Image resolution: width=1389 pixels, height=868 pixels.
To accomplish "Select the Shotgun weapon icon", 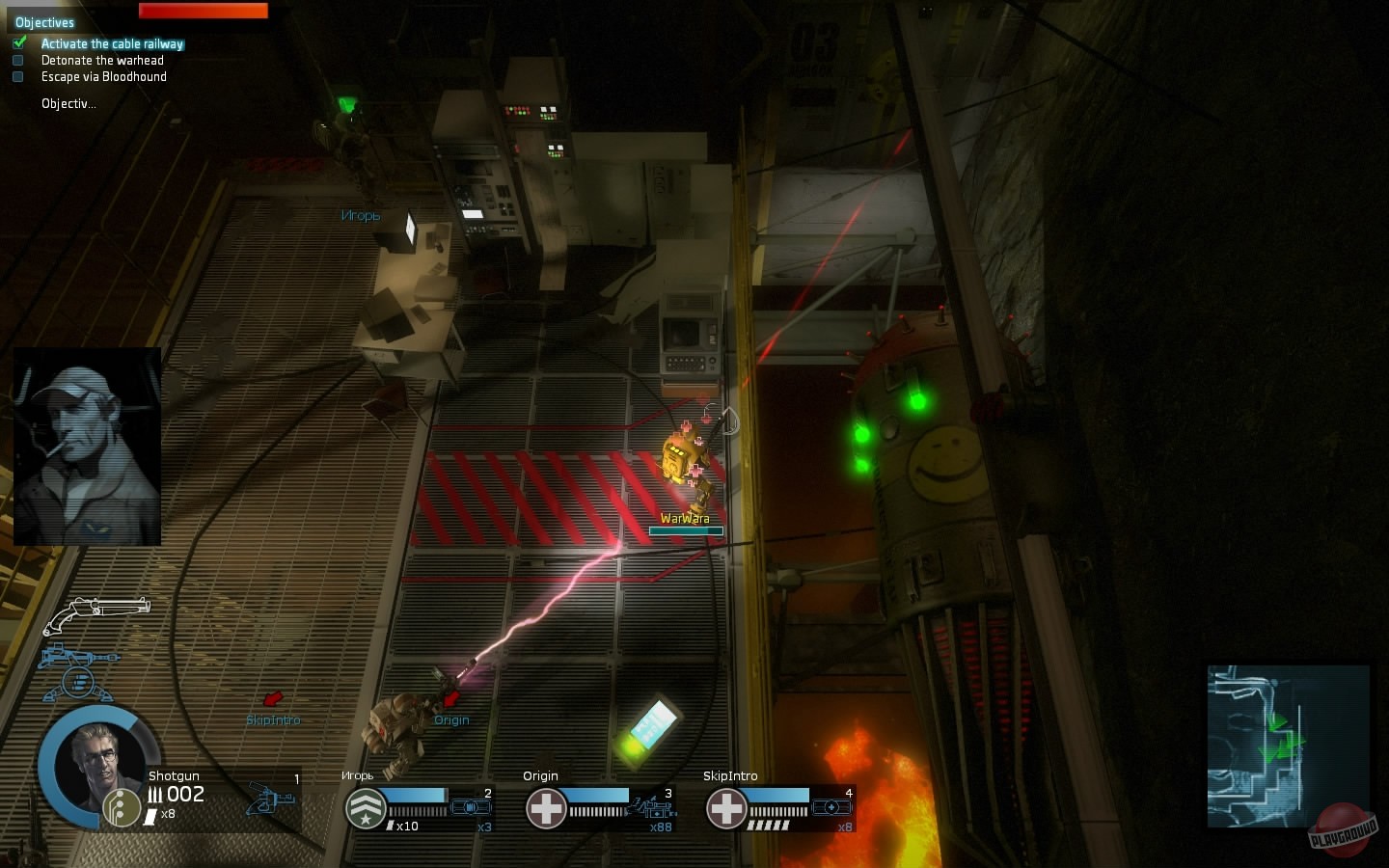I will coord(96,610).
